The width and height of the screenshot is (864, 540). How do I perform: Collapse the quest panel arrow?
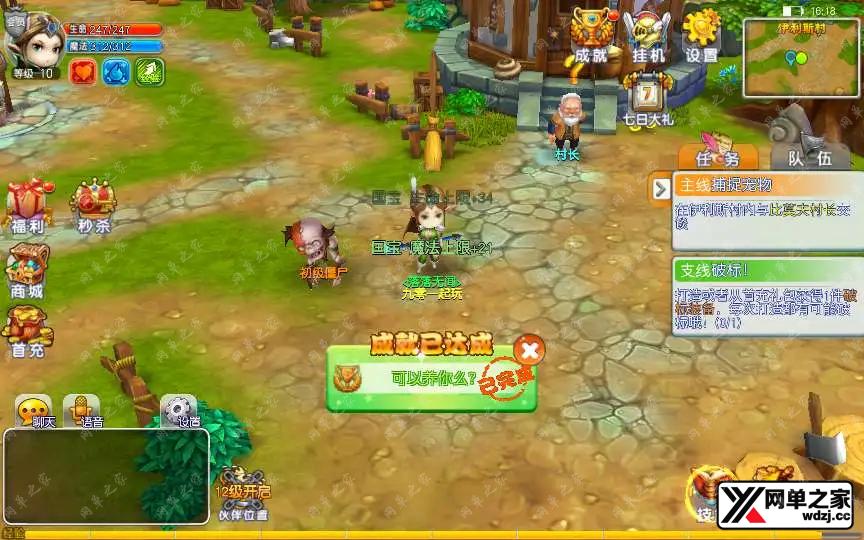(x=661, y=188)
